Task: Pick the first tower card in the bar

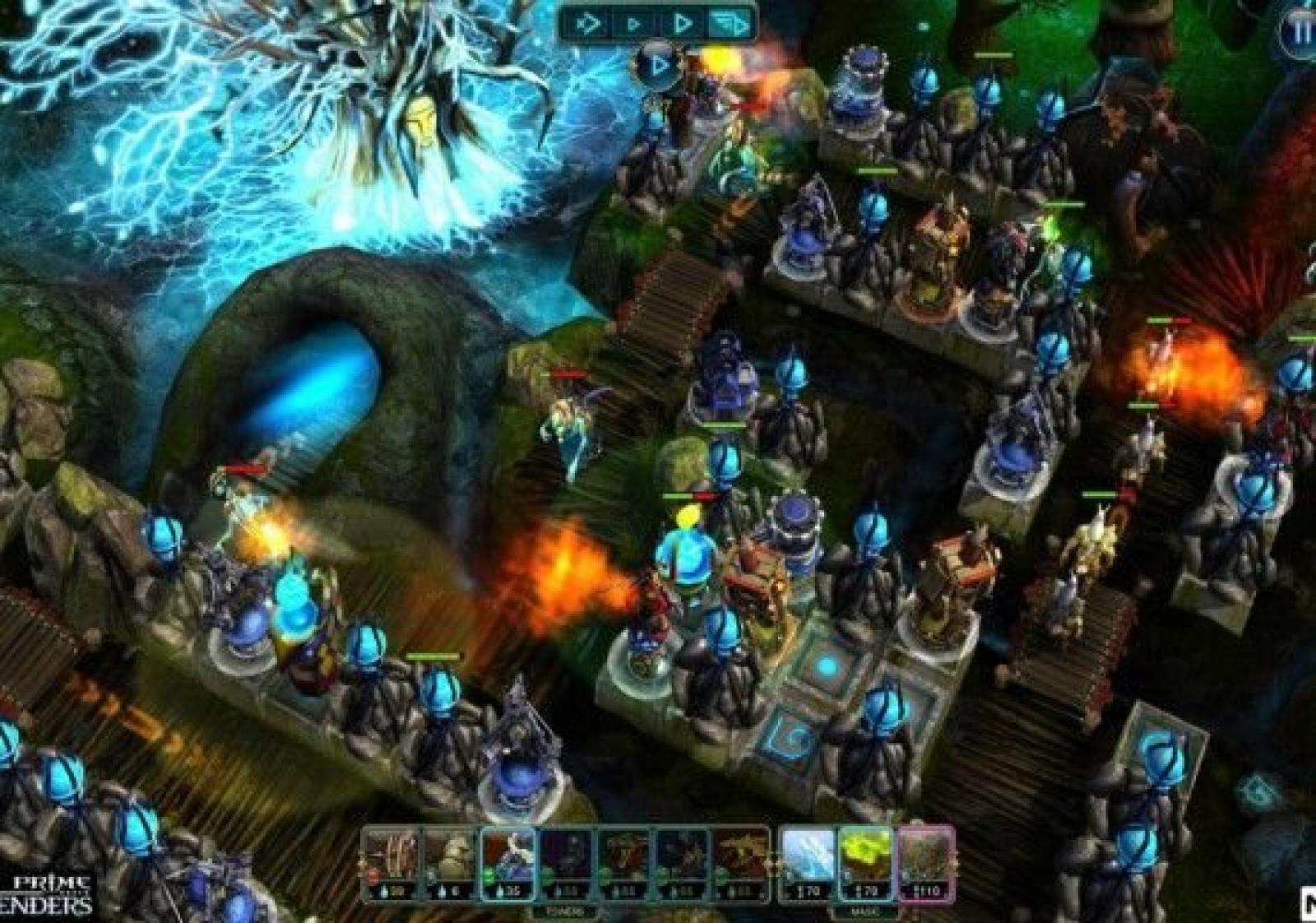Action: [x=392, y=864]
